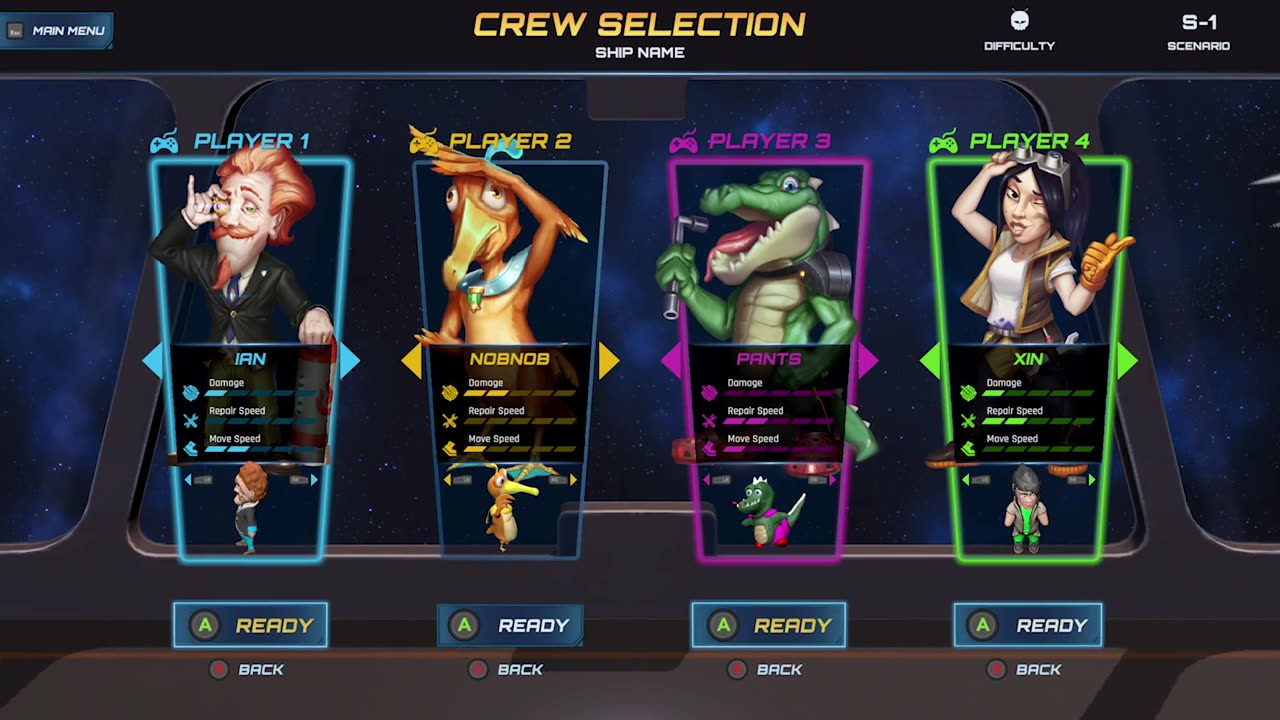Open the Difficulty setting
This screenshot has height=720, width=1280.
[1019, 30]
